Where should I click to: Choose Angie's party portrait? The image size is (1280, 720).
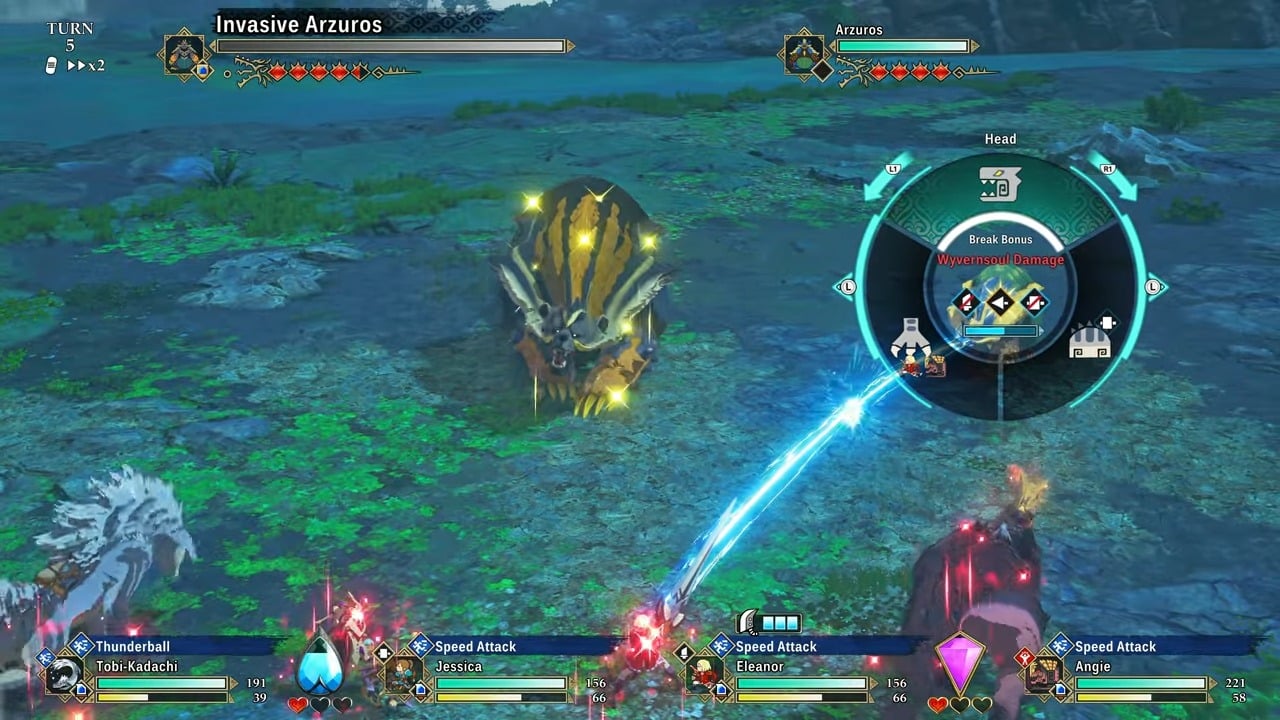pyautogui.click(x=1044, y=675)
